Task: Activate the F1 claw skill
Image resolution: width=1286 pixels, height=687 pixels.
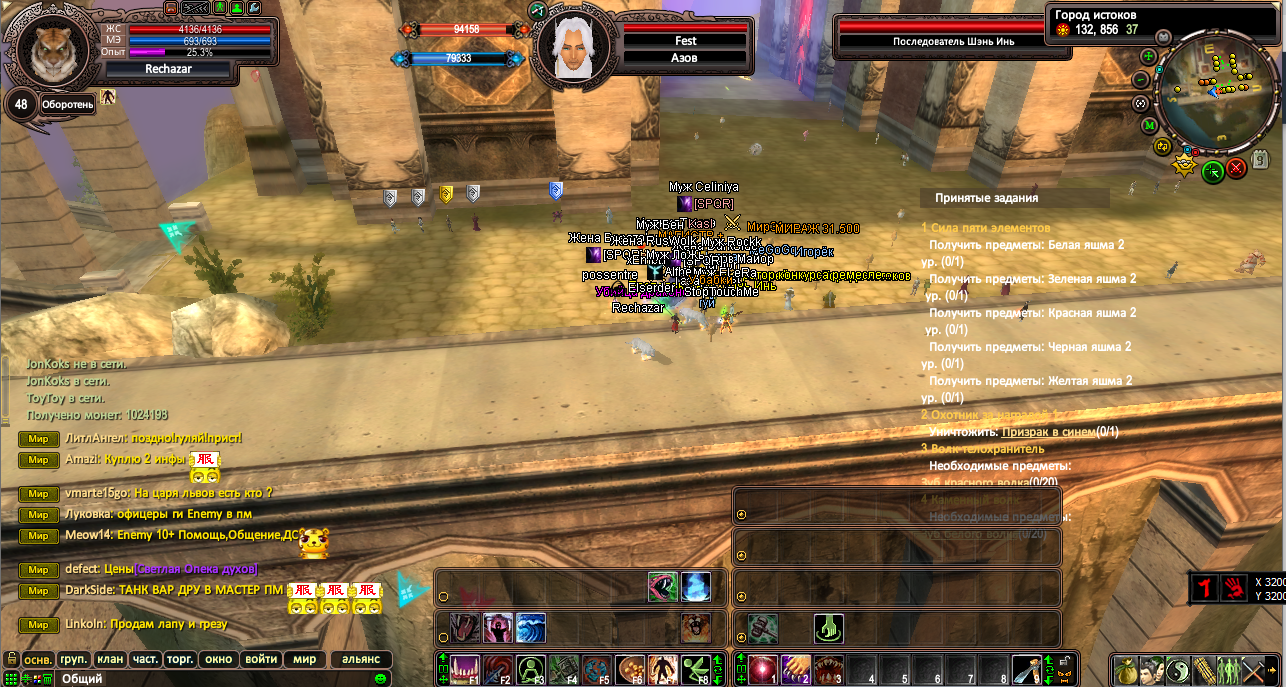Action: (x=465, y=669)
